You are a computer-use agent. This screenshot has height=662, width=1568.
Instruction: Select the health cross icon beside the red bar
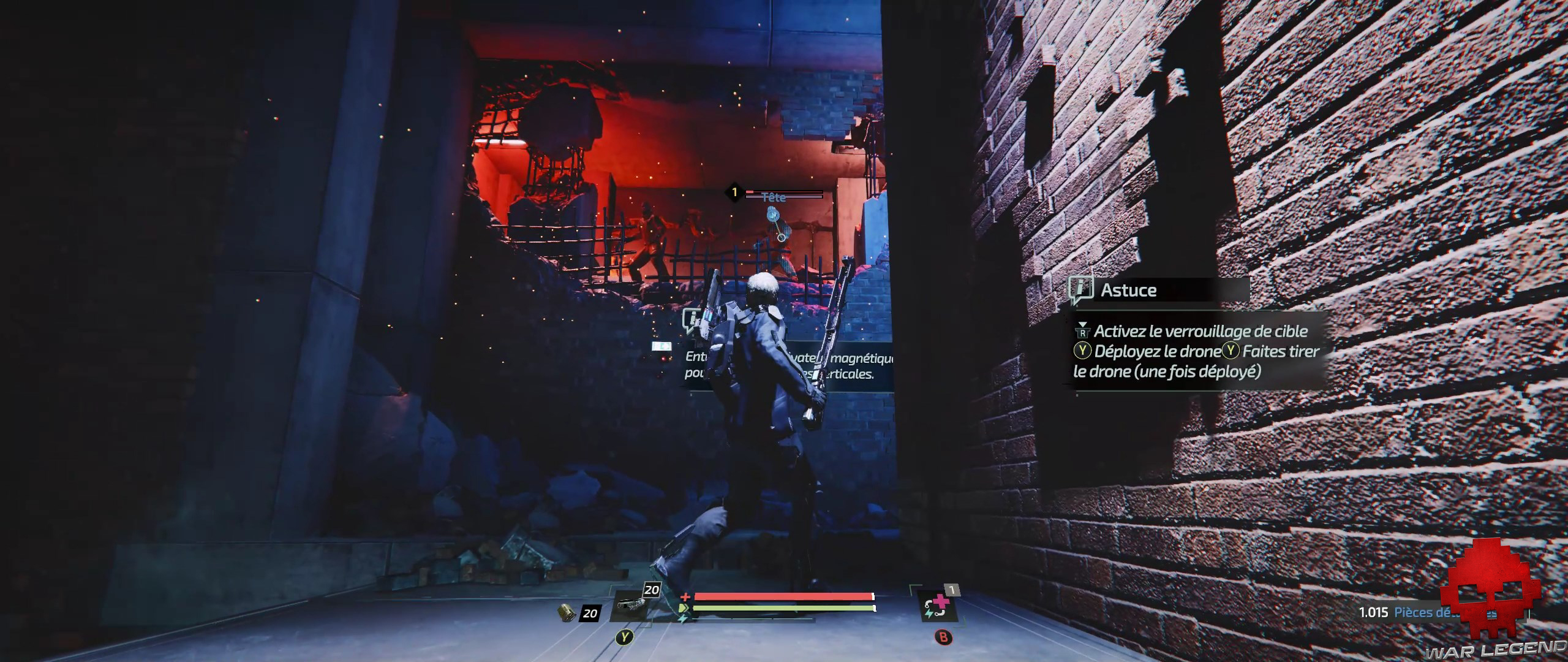[x=685, y=597]
